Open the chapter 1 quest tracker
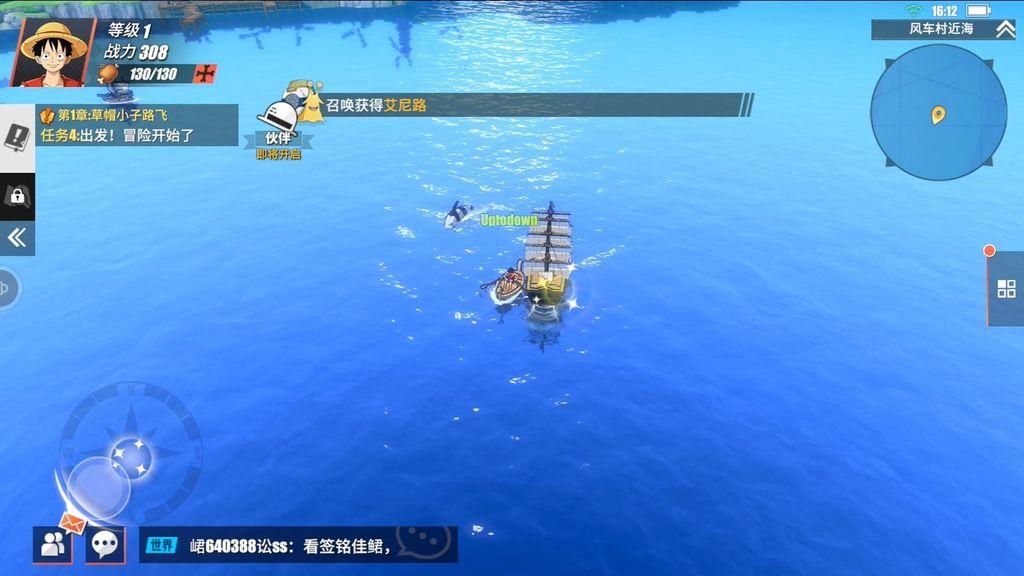The image size is (1024, 576). (137, 125)
